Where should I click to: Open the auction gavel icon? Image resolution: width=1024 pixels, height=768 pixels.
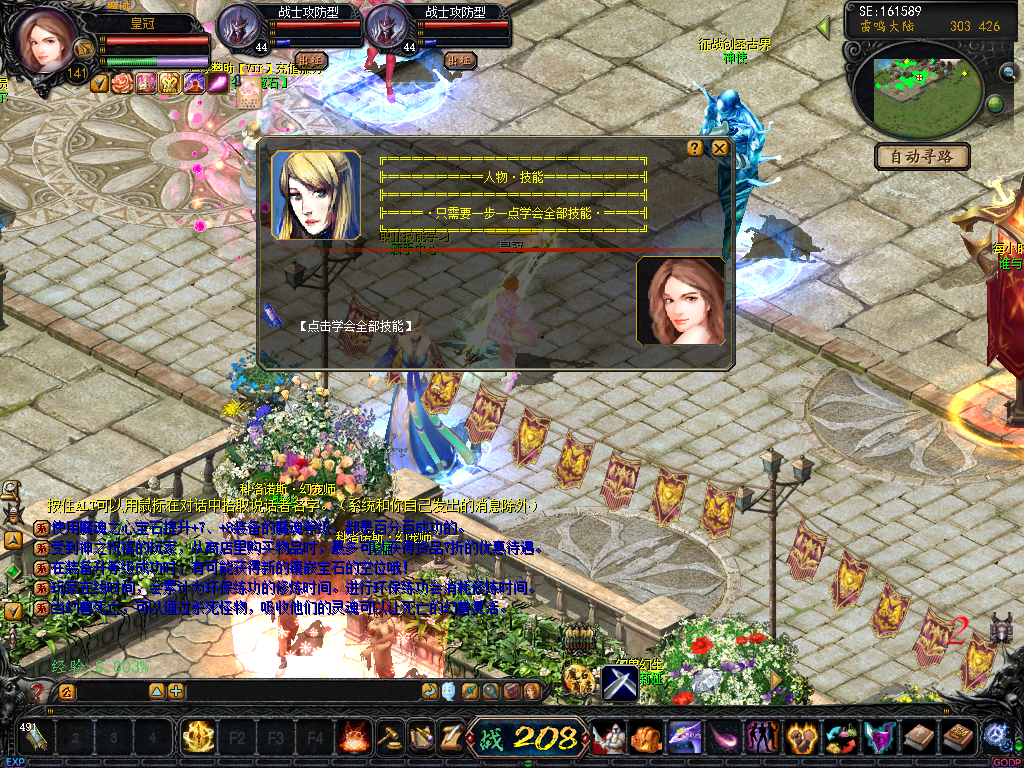(x=388, y=739)
